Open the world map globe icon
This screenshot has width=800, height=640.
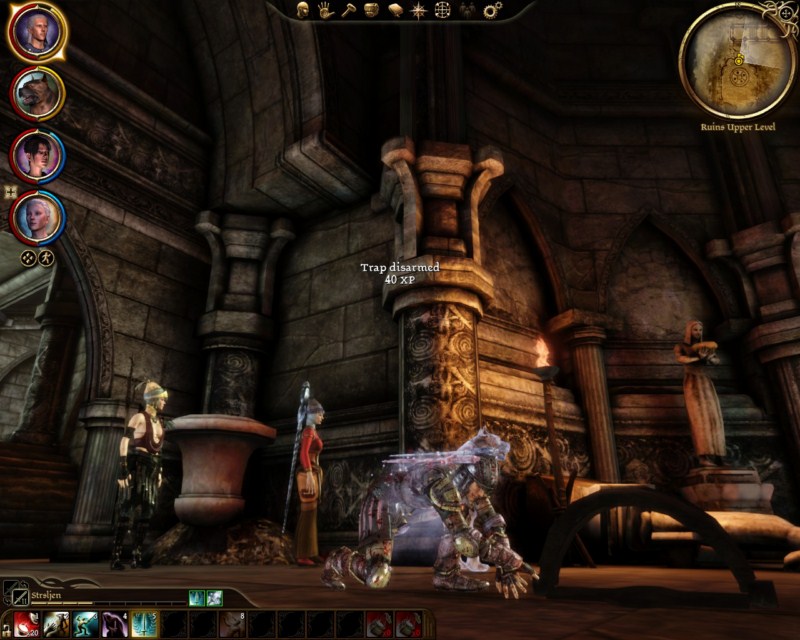(x=442, y=10)
